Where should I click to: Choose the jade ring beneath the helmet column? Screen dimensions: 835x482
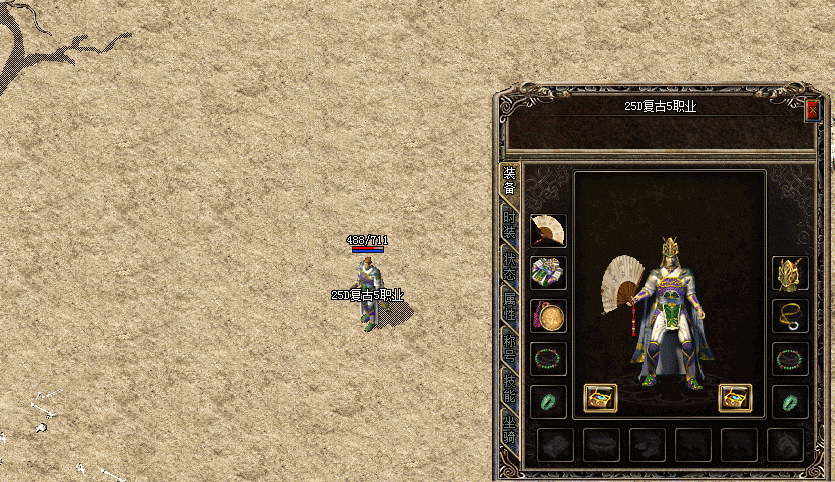[x=790, y=402]
